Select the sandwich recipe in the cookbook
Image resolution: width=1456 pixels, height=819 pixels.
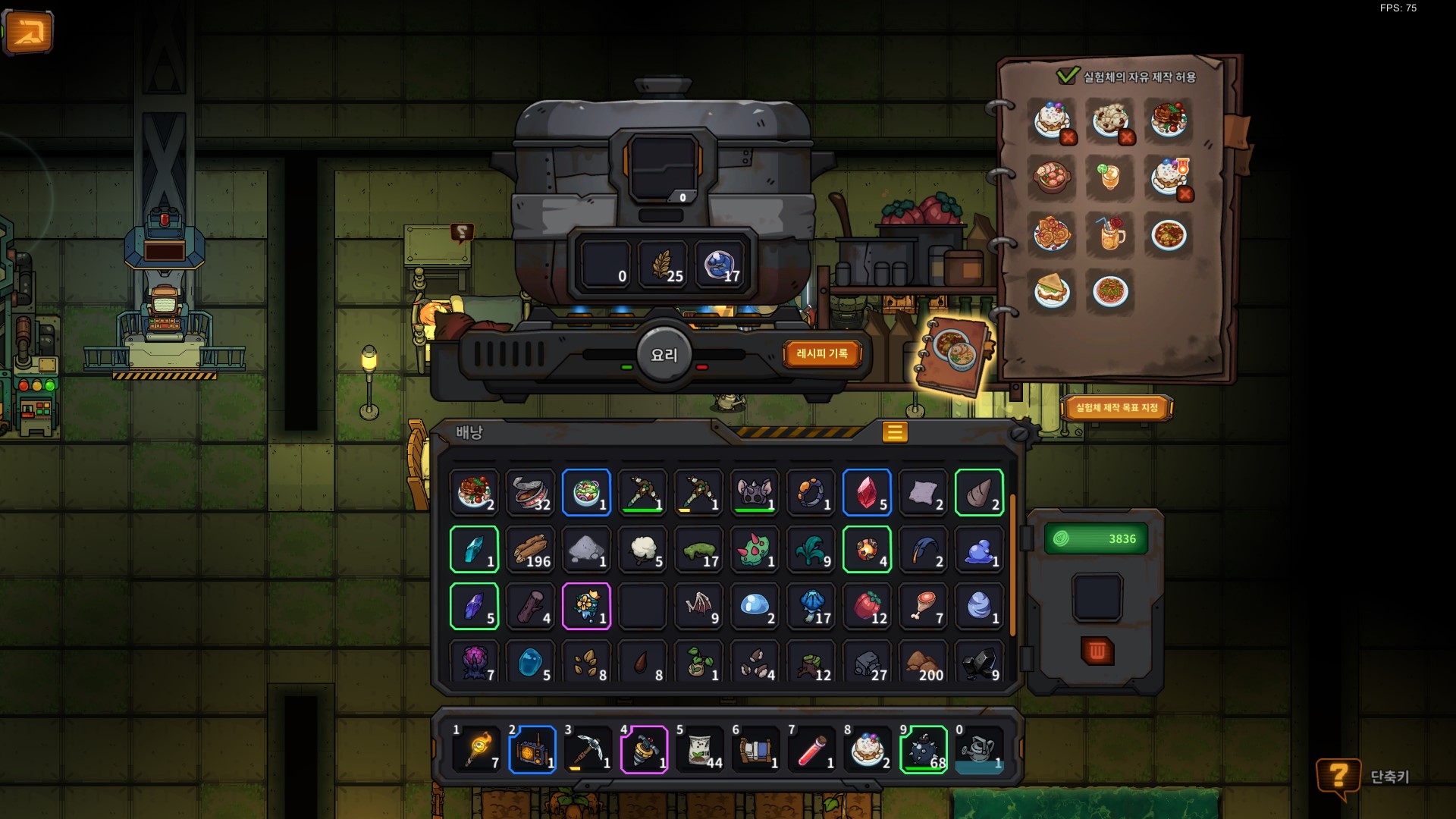[1052, 291]
